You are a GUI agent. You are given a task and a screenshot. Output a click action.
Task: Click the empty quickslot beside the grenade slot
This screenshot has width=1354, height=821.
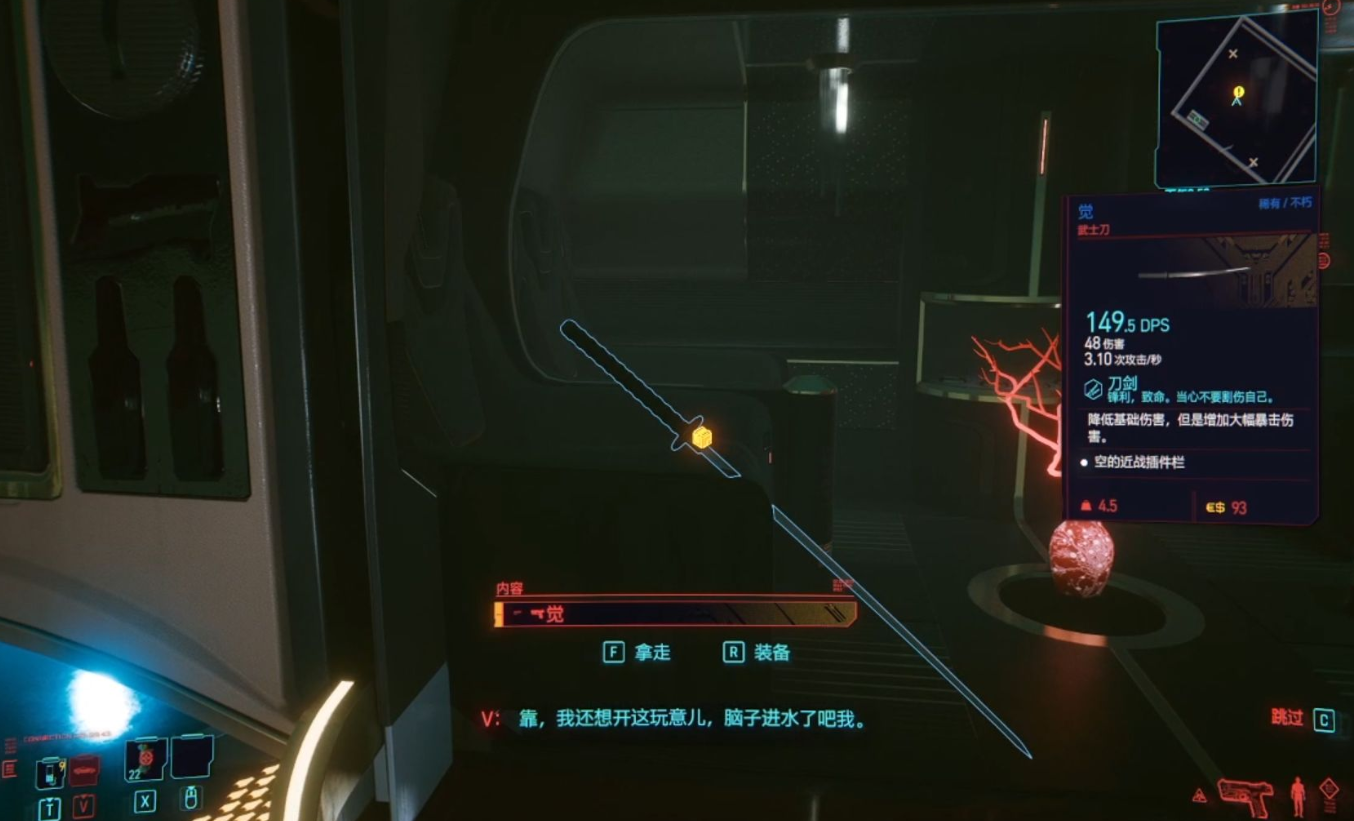(190, 758)
